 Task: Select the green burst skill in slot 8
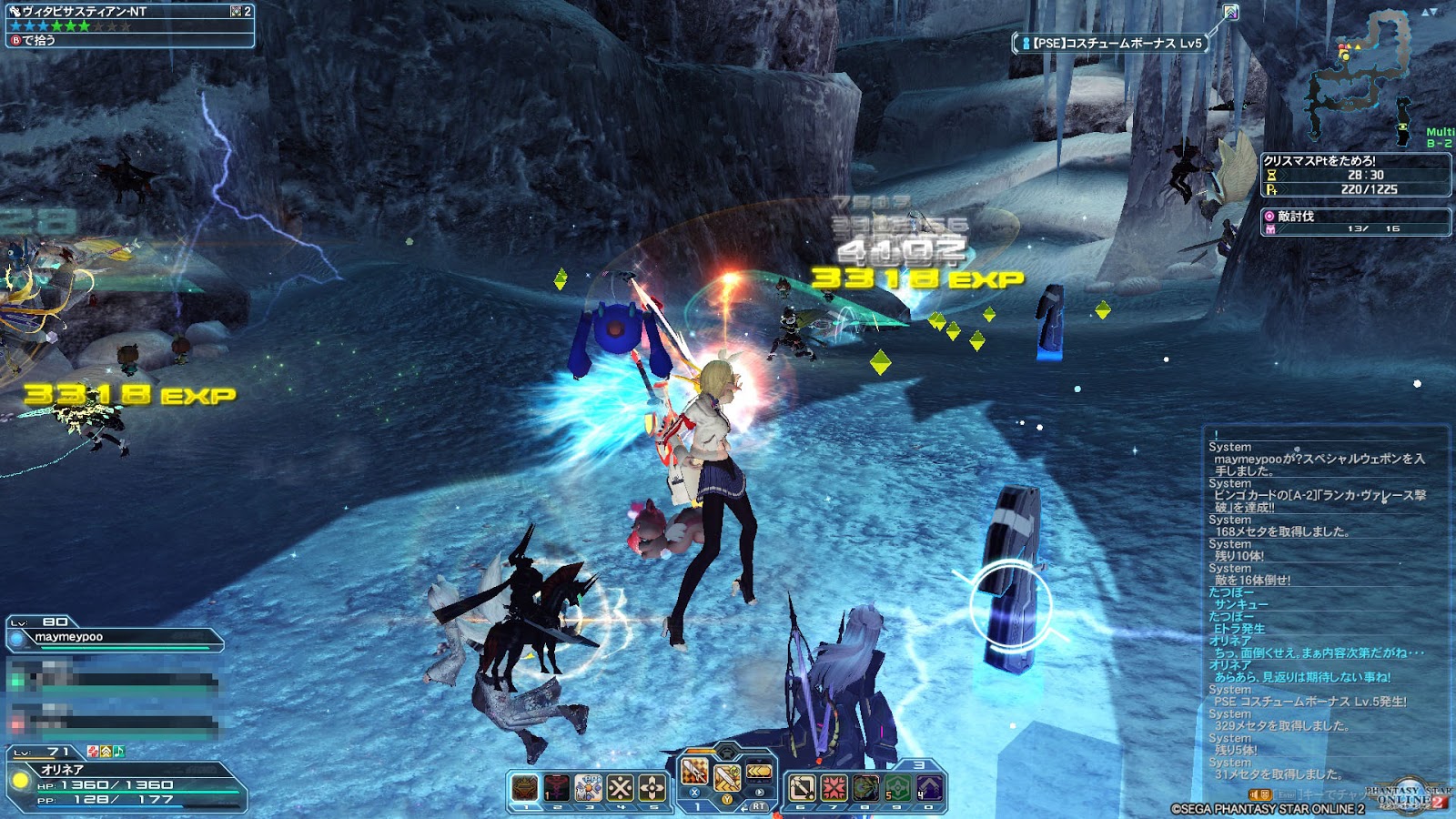865,787
